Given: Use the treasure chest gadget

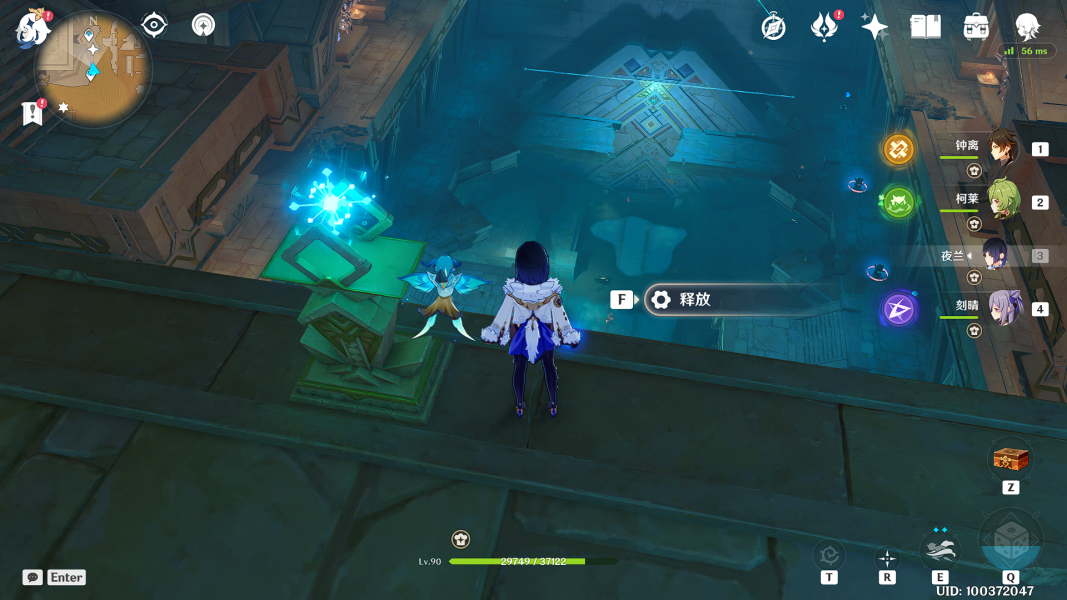Looking at the screenshot, I should point(1010,460).
